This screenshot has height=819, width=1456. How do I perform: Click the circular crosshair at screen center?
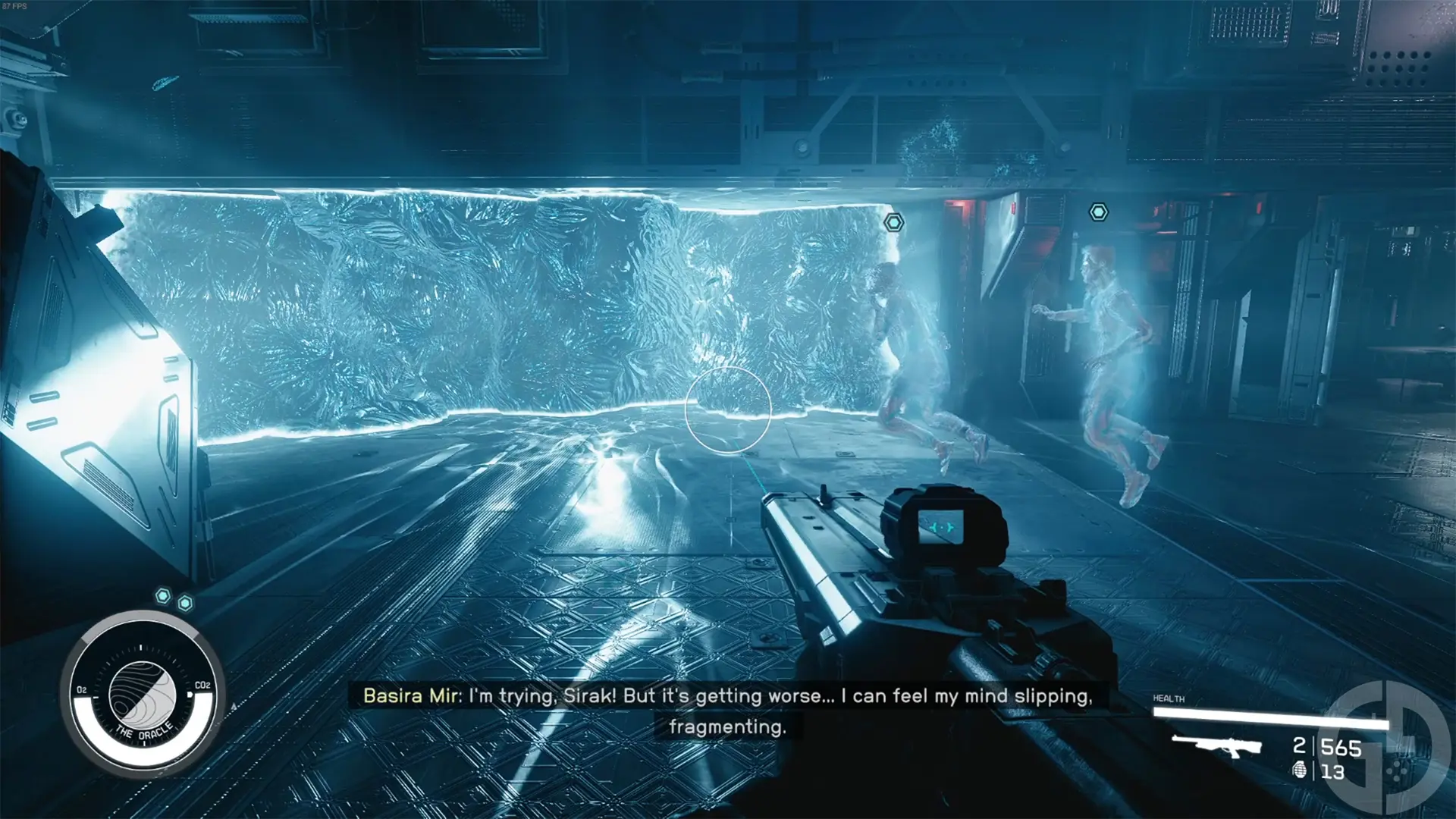click(728, 408)
